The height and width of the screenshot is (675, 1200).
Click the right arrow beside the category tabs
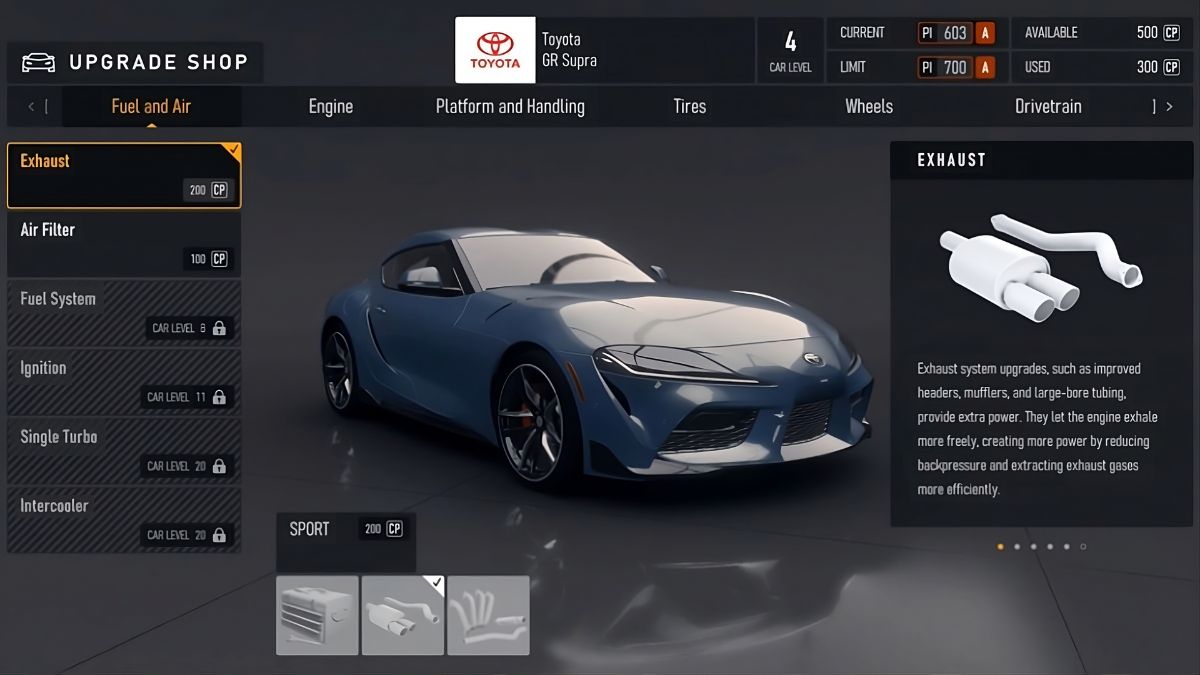point(1169,107)
